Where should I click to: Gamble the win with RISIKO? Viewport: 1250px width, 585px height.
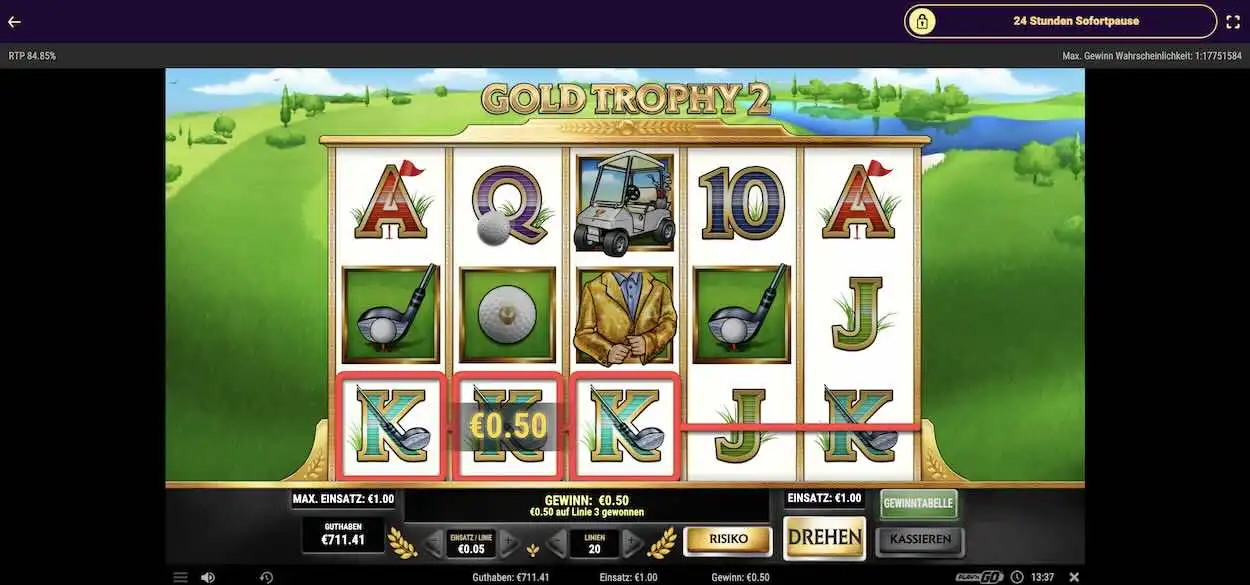[728, 540]
